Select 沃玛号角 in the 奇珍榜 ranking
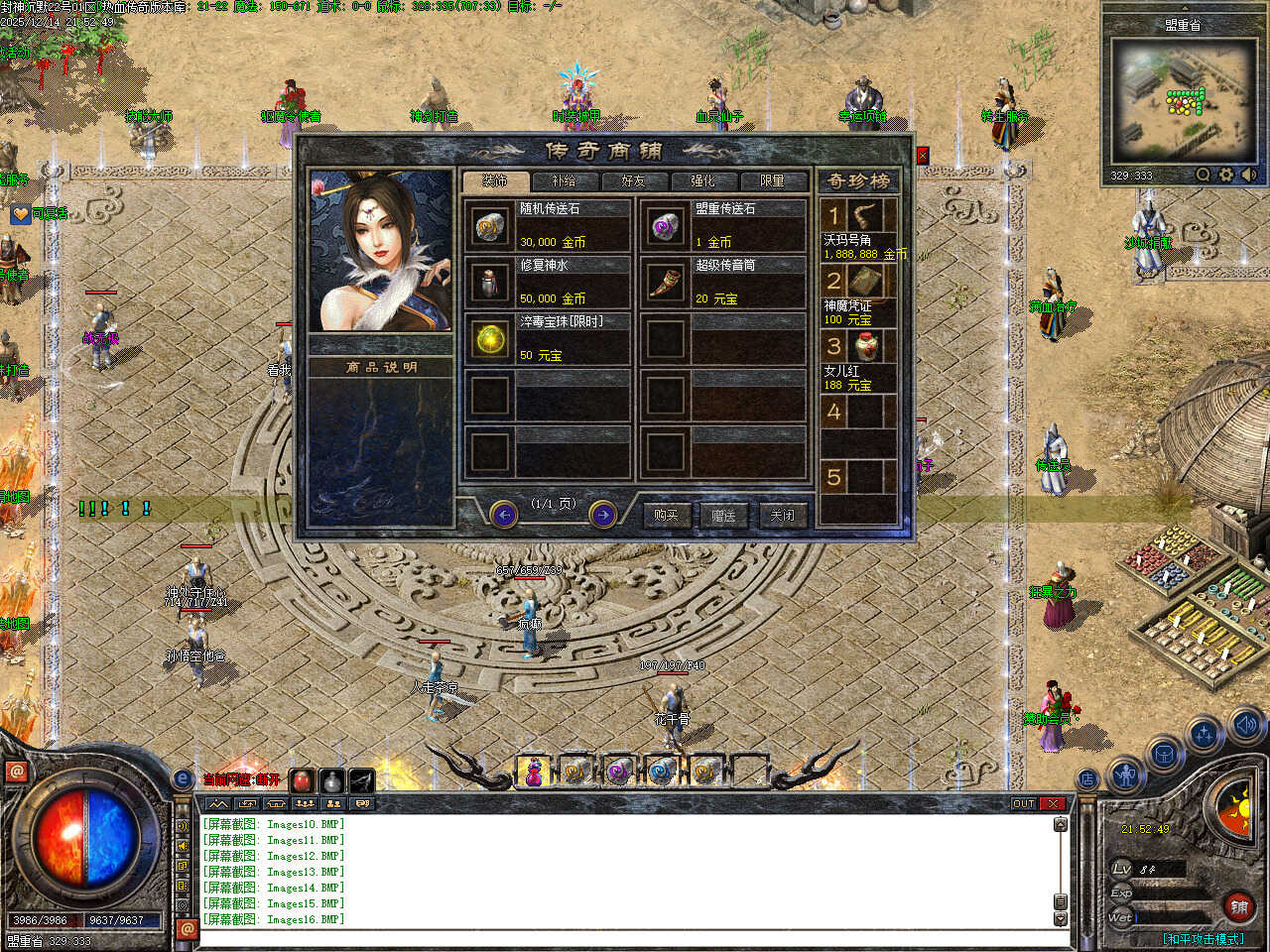The image size is (1270, 952). coord(865,216)
